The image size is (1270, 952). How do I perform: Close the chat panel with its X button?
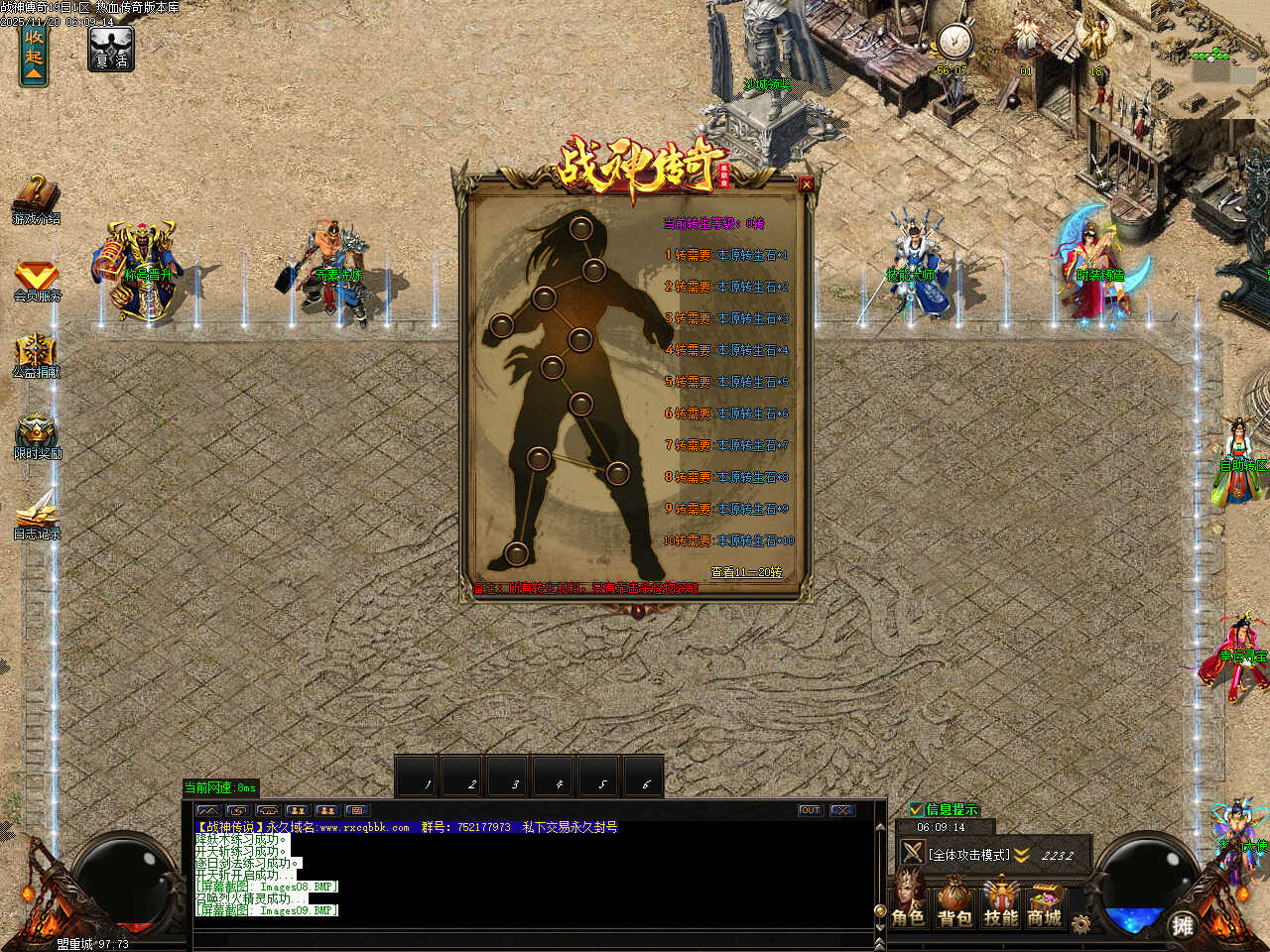click(x=842, y=810)
